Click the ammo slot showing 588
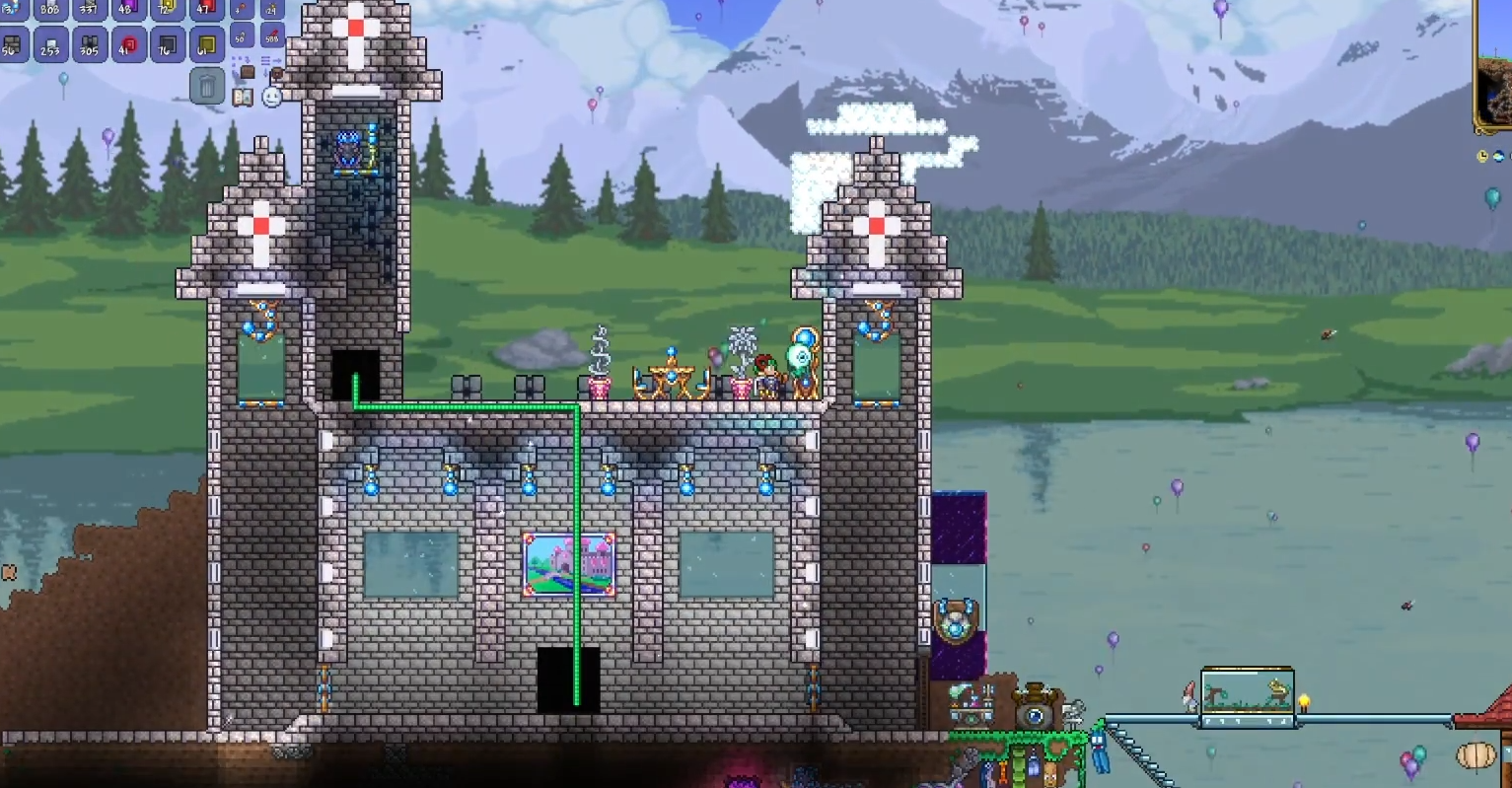Image resolution: width=1512 pixels, height=788 pixels. pos(271,37)
